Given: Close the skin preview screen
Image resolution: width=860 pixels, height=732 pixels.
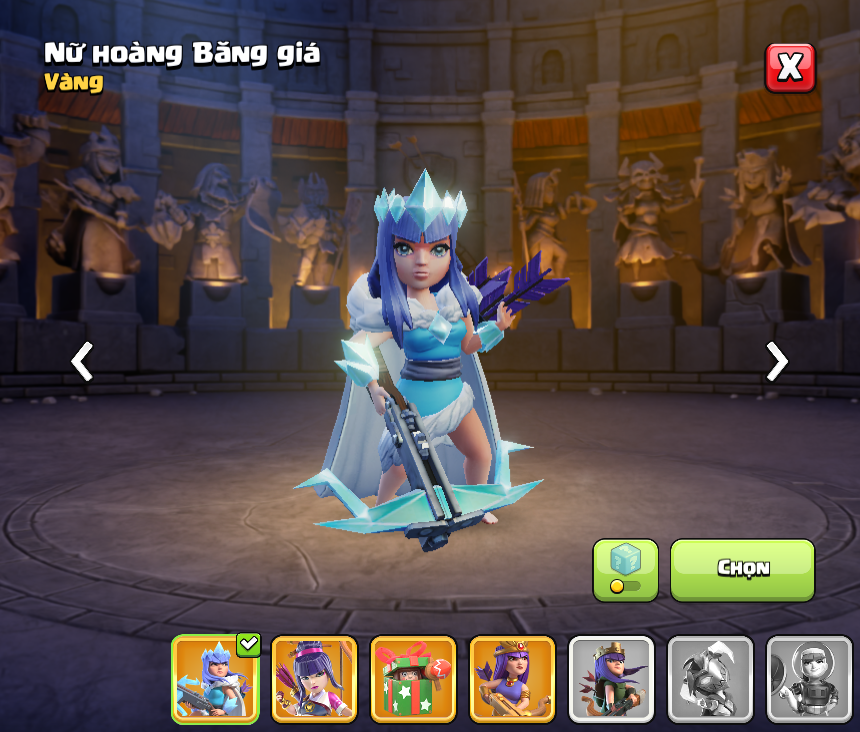Looking at the screenshot, I should click(790, 68).
